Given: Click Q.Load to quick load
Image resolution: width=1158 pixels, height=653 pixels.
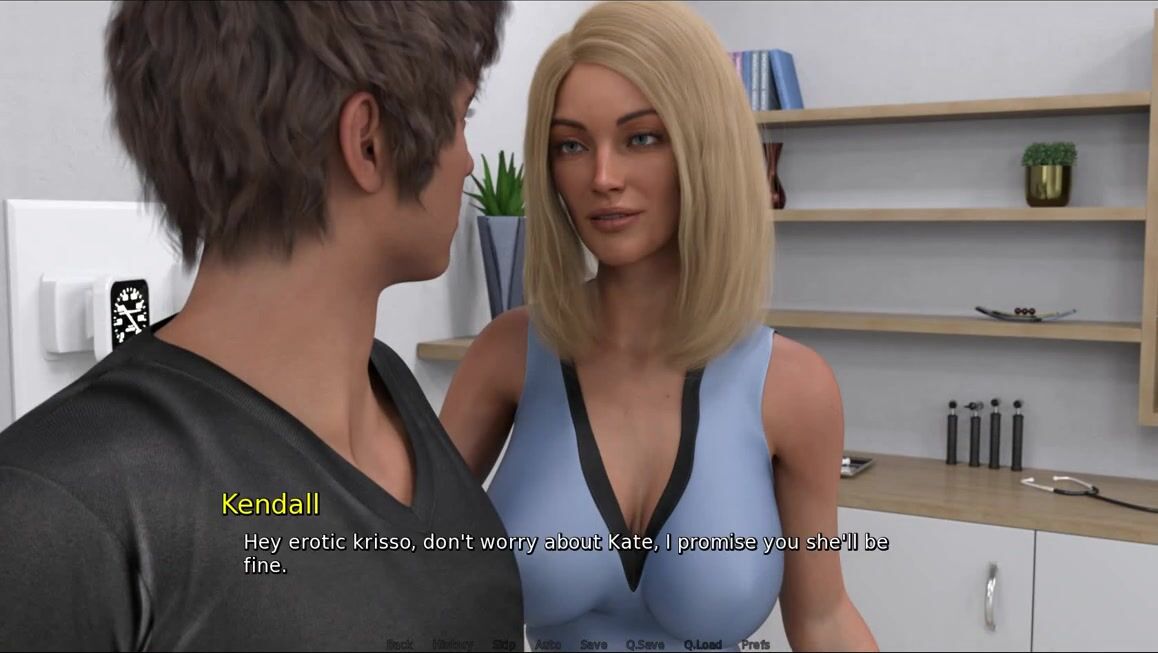Looking at the screenshot, I should click(702, 644).
